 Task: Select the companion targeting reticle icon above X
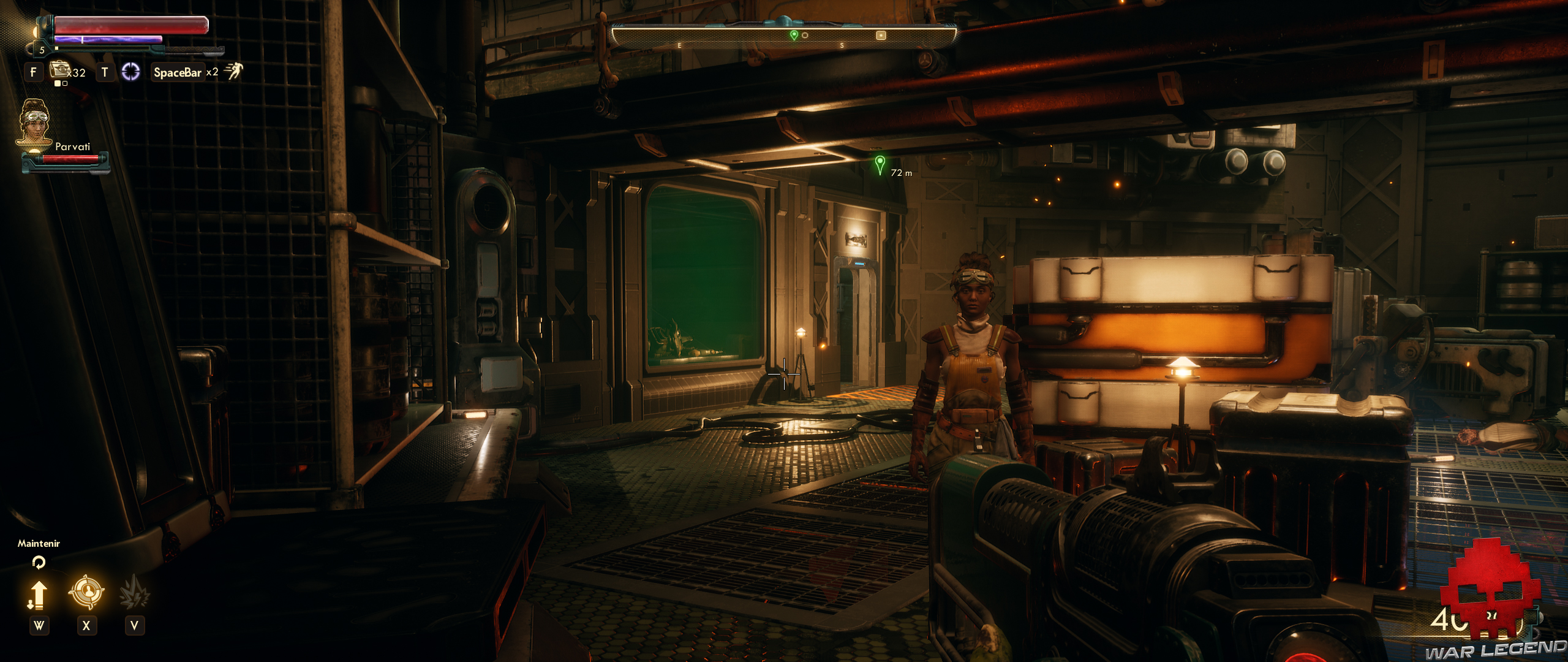86,591
